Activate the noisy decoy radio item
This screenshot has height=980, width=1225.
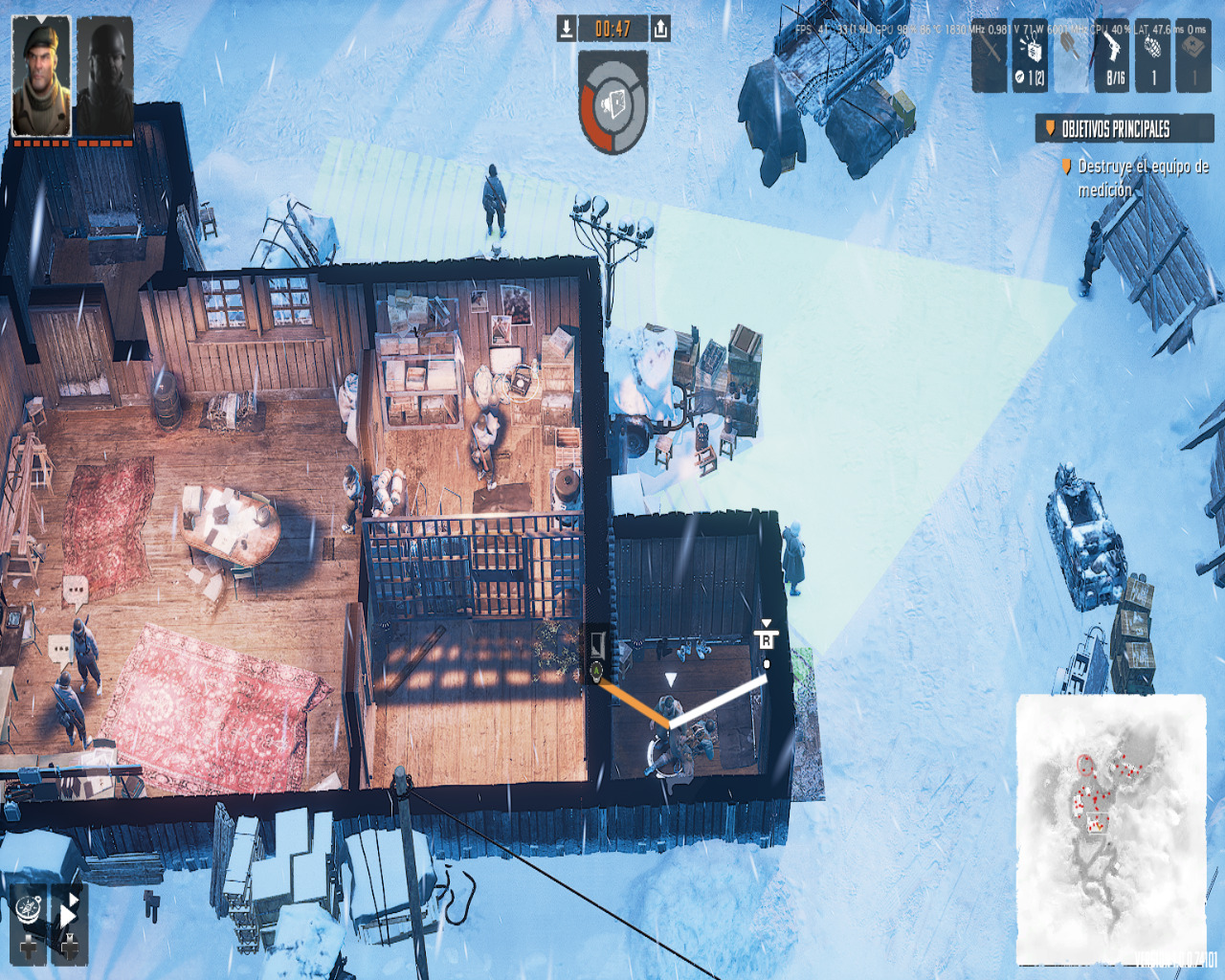pos(1030,56)
